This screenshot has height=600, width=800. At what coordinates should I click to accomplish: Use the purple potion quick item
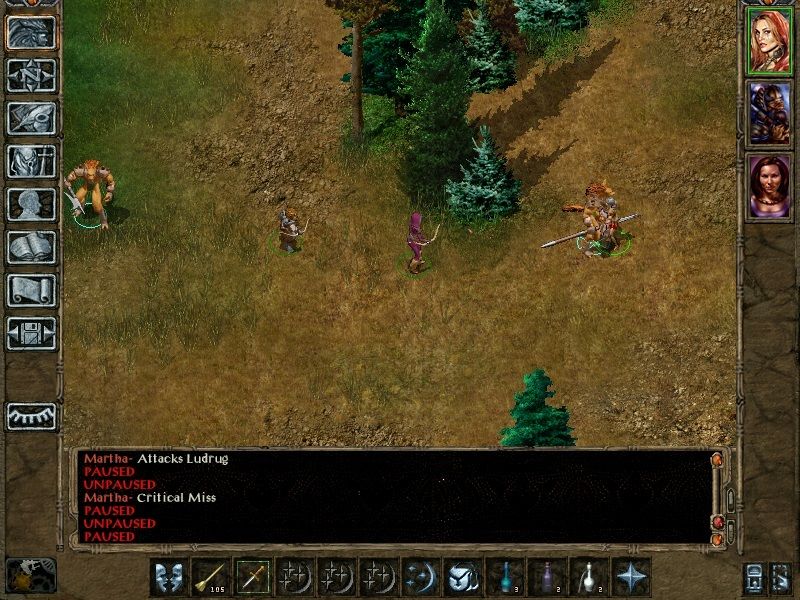point(547,577)
